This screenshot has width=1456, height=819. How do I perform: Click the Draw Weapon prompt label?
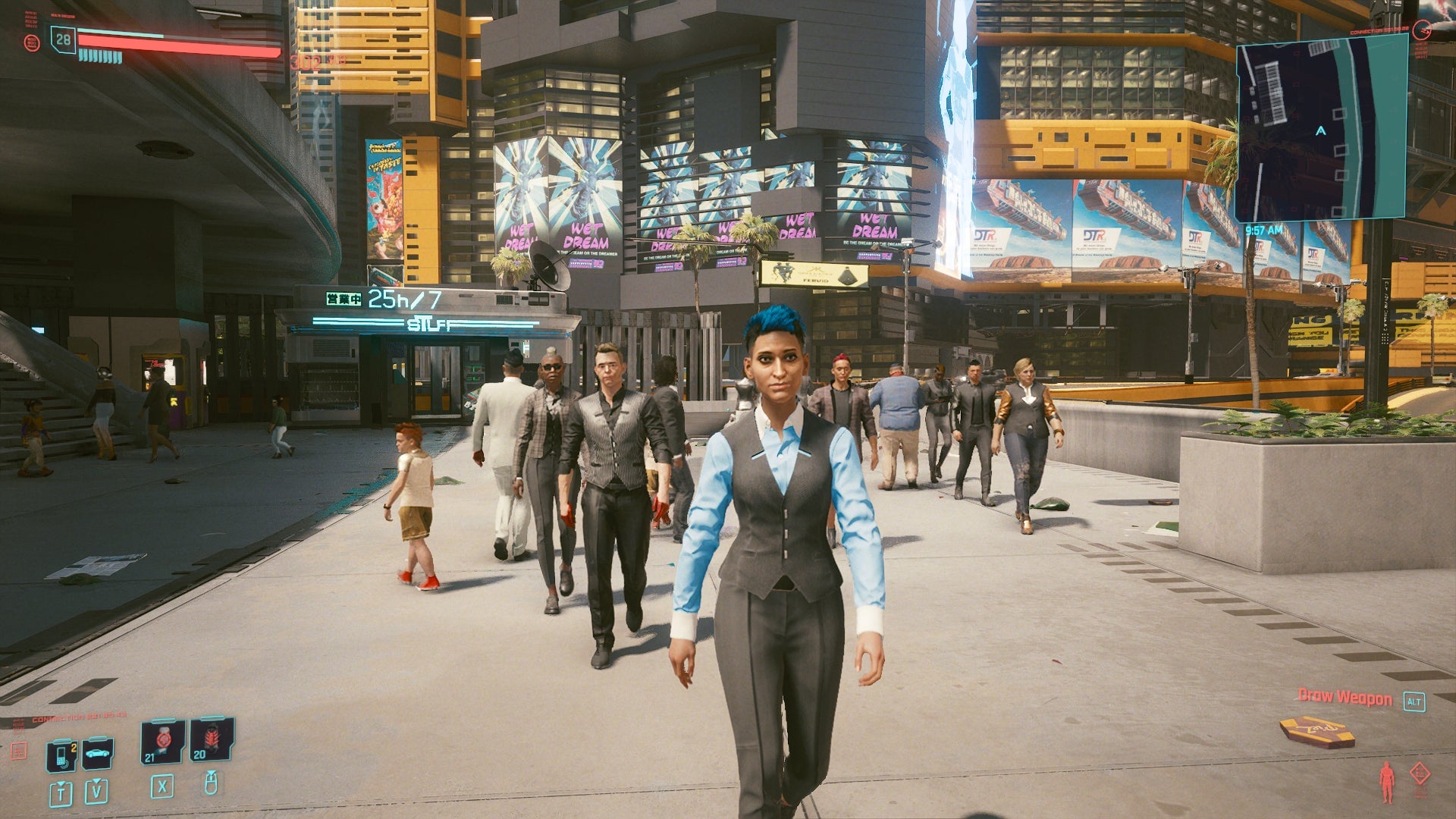(x=1345, y=697)
